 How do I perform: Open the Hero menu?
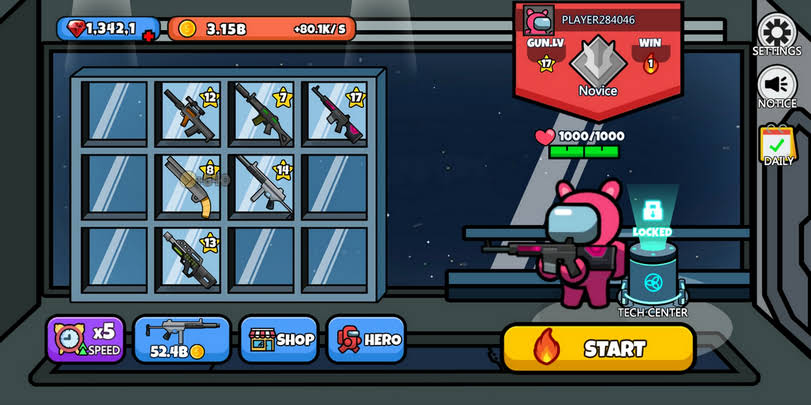click(366, 340)
